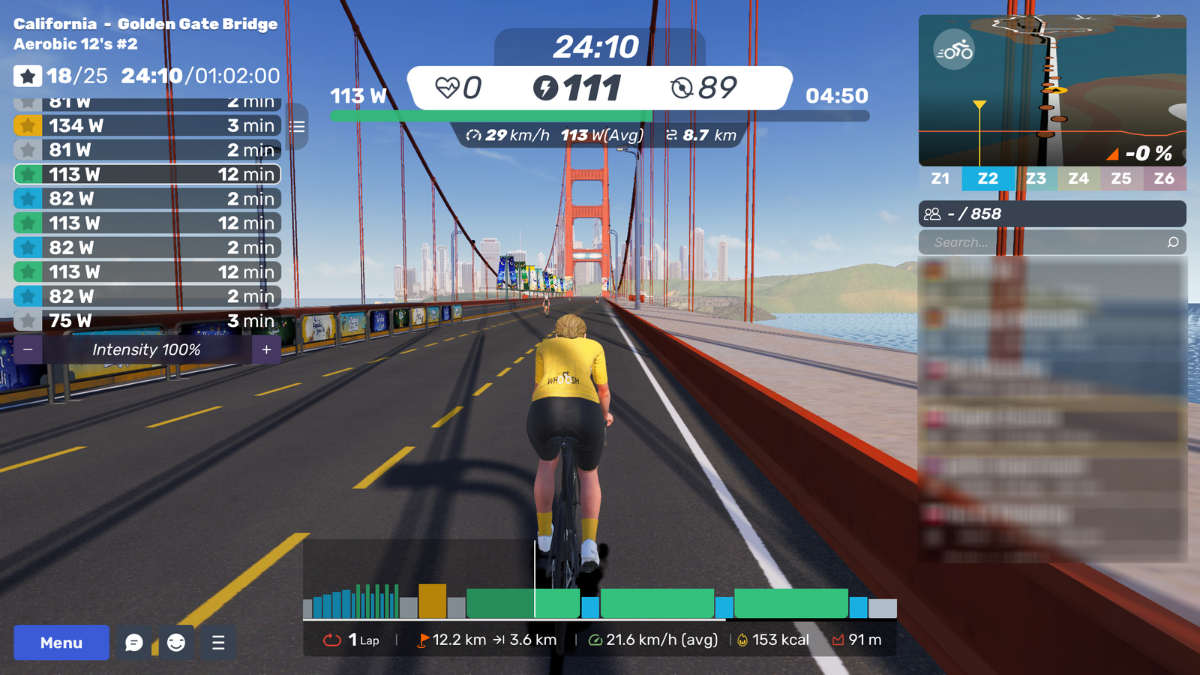Click the three-line list icon beside emotes
The height and width of the screenshot is (675, 1200).
[x=218, y=643]
